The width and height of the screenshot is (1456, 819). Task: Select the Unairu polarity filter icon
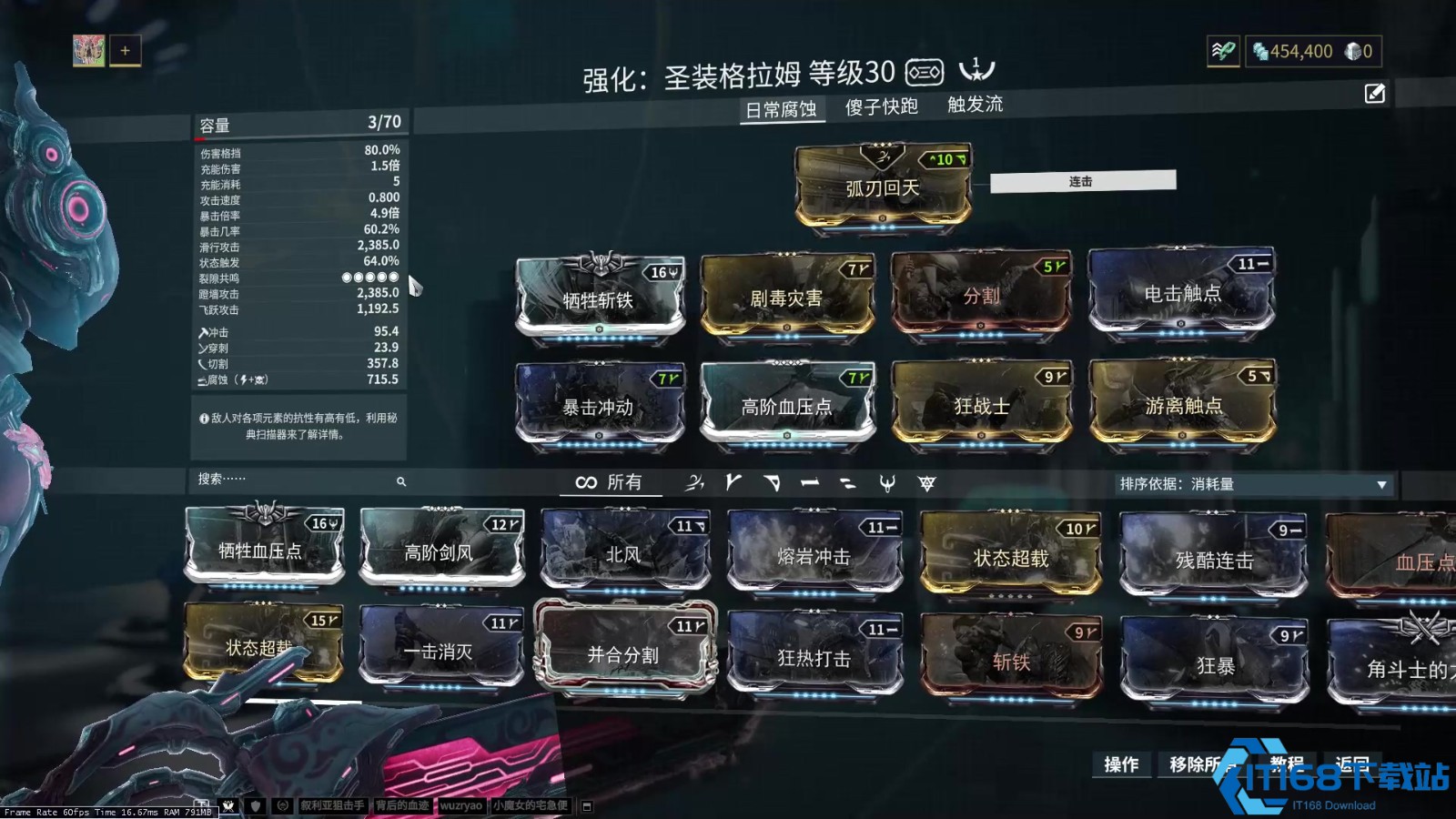coord(889,483)
